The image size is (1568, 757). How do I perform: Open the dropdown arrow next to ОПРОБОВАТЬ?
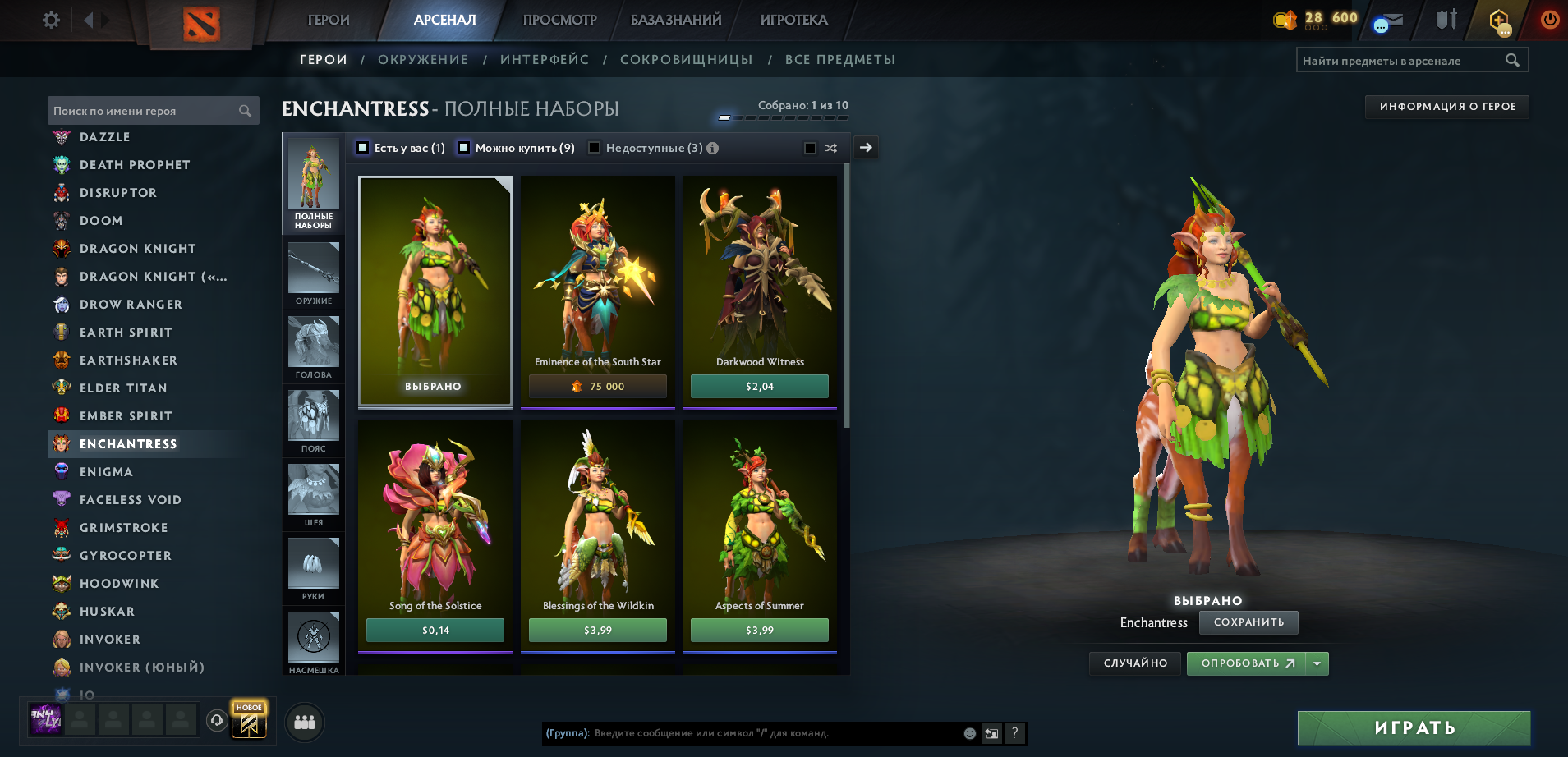point(1317,663)
